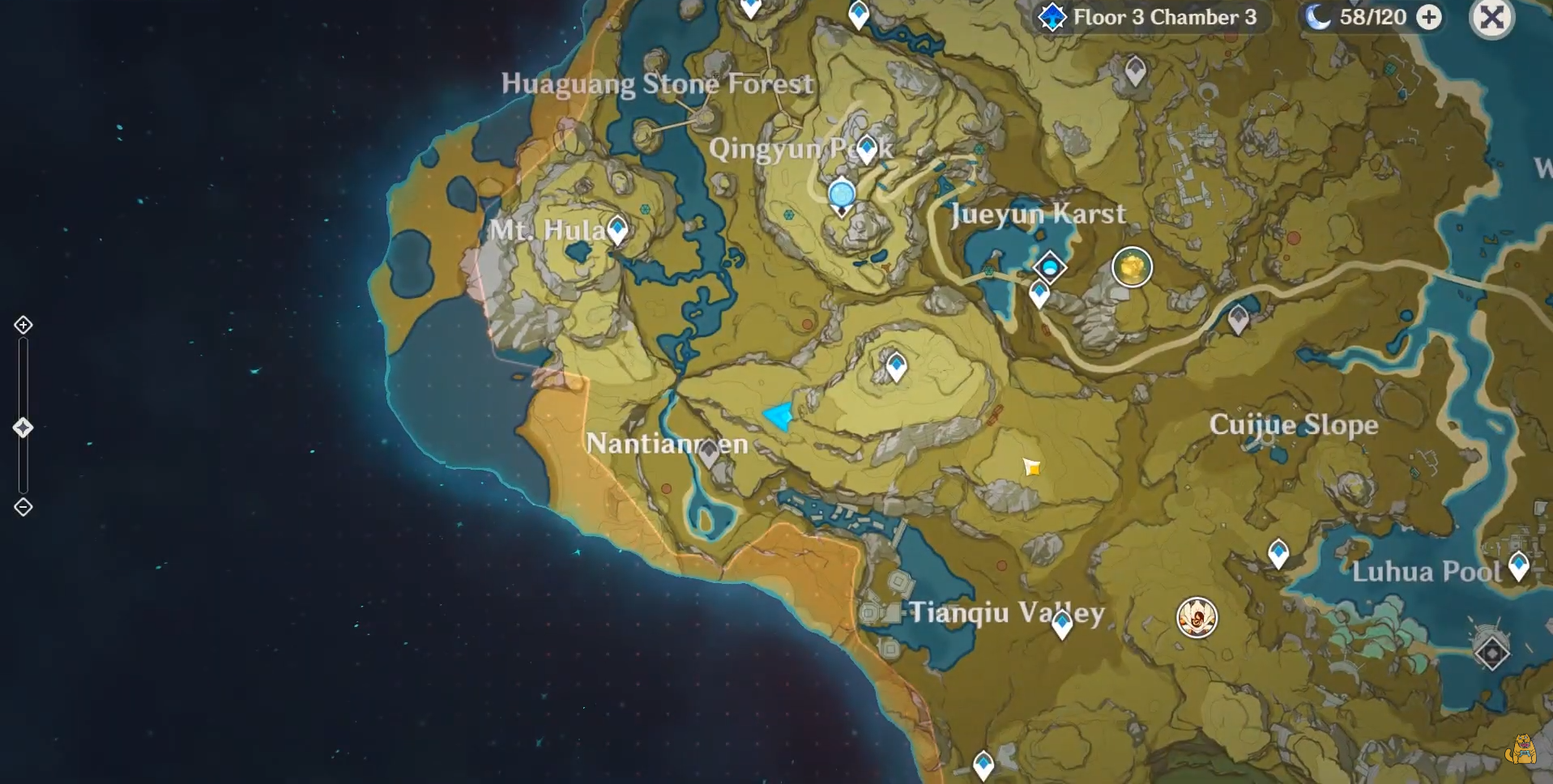
Task: Click the zoom slider handle
Action: [23, 428]
